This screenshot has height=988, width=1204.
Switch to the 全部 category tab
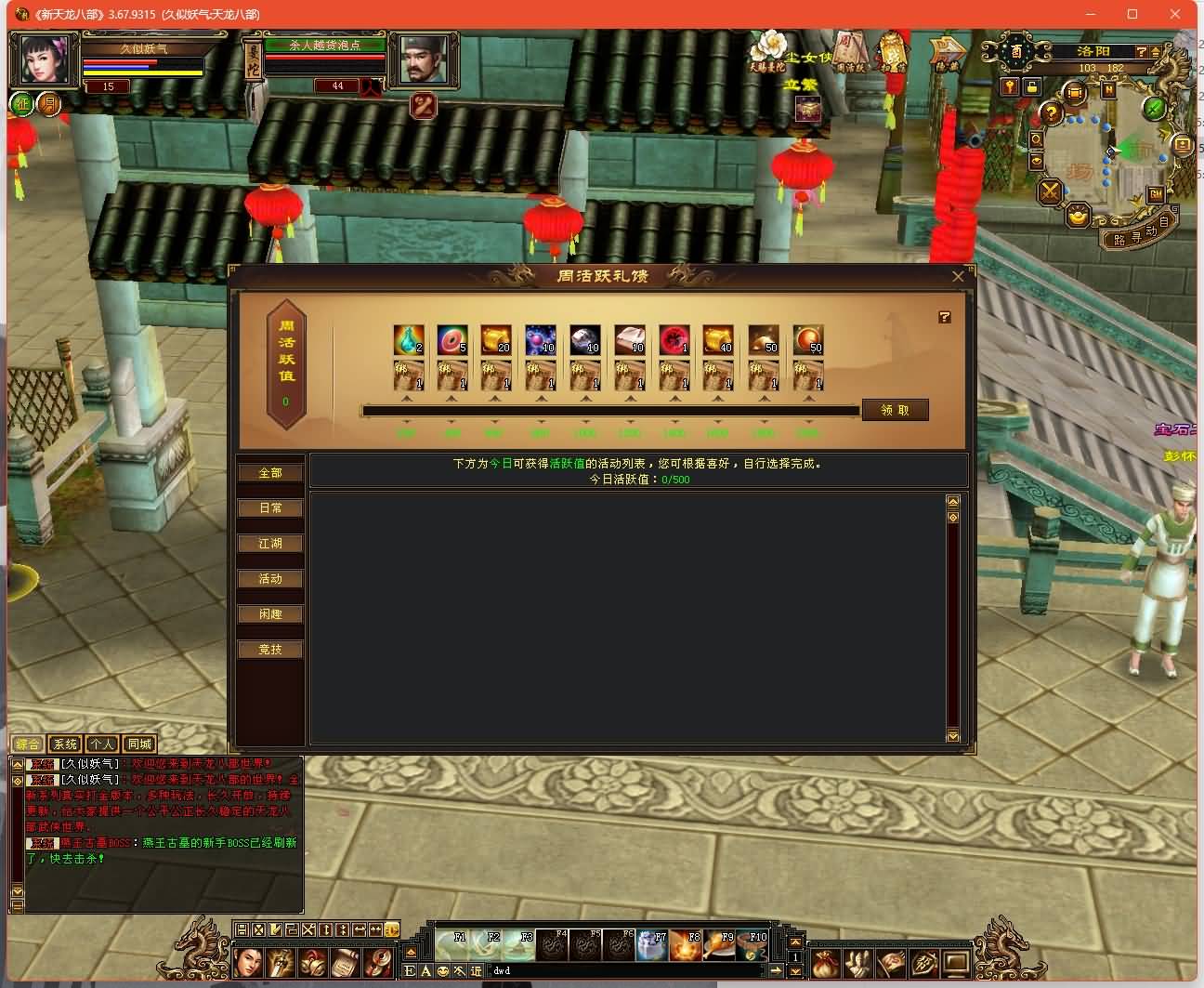[270, 473]
